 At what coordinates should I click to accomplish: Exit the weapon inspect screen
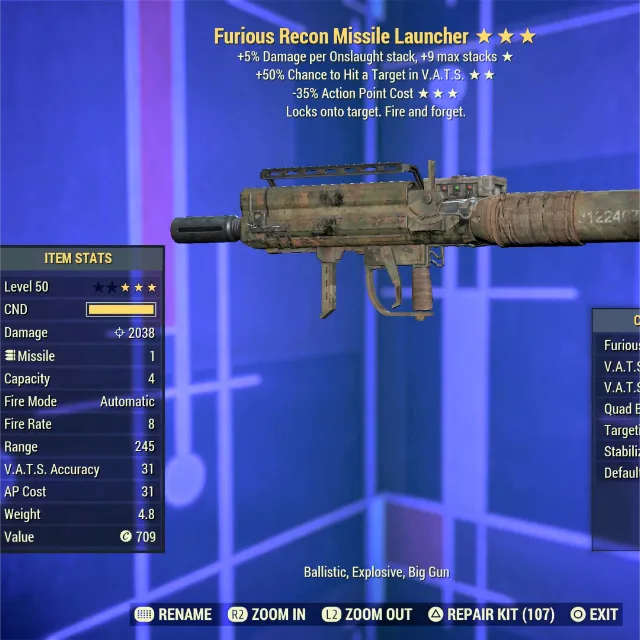594,614
